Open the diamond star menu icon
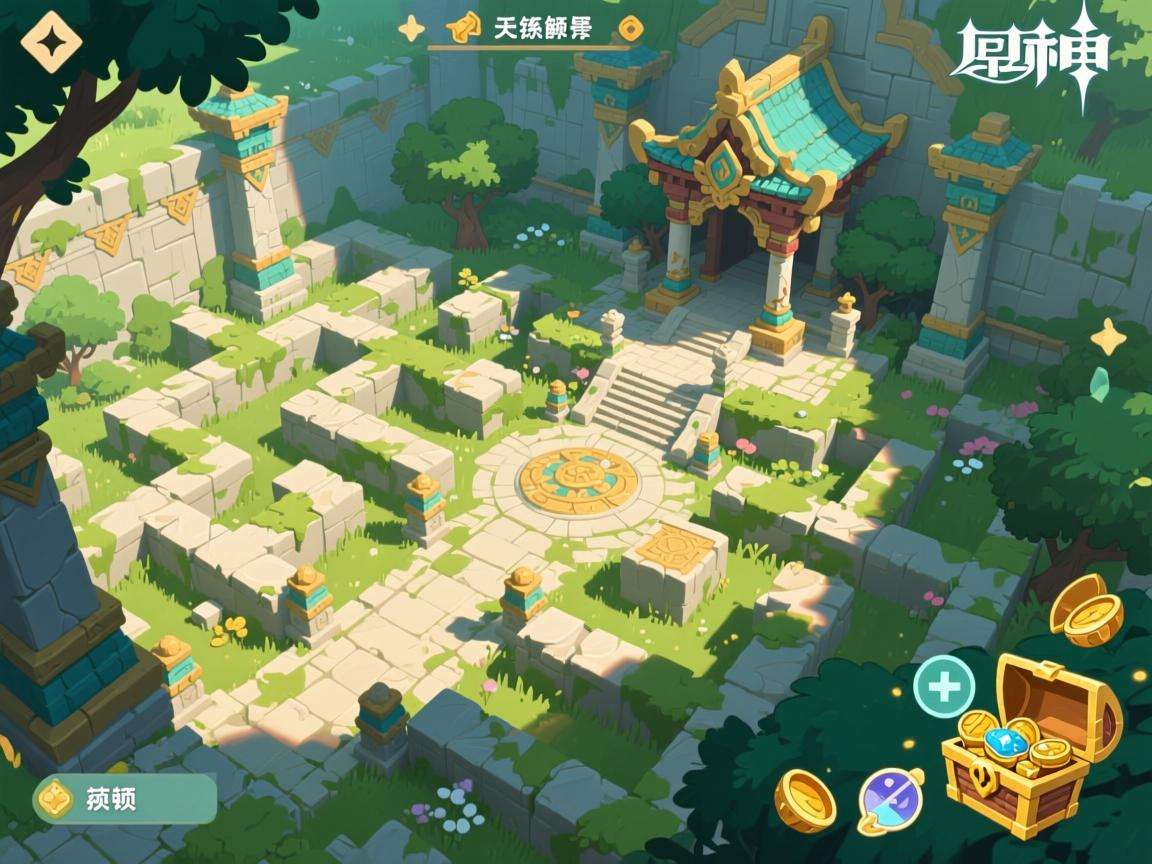This screenshot has height=864, width=1152. [45, 41]
